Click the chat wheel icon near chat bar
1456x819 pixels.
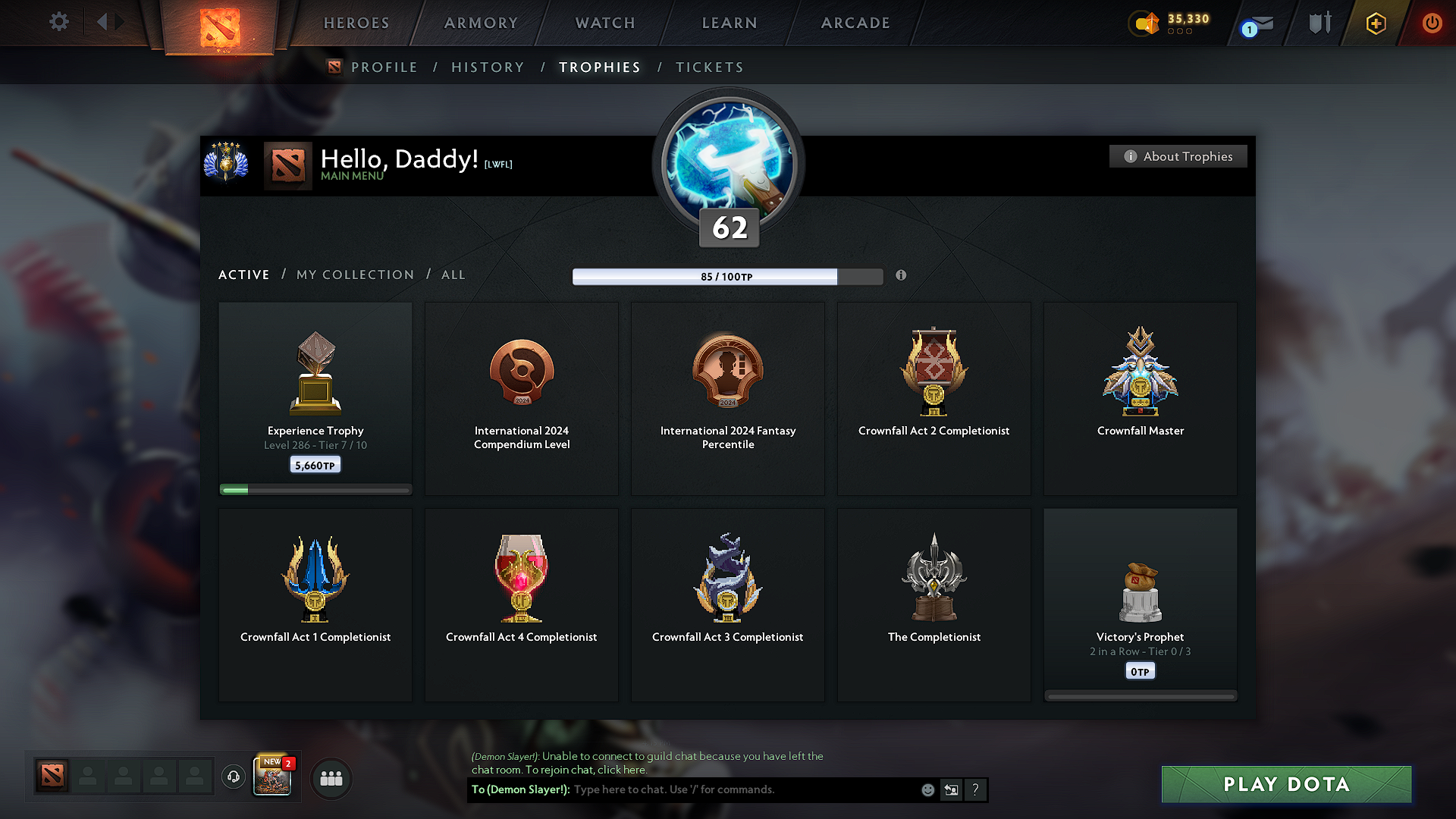point(951,789)
